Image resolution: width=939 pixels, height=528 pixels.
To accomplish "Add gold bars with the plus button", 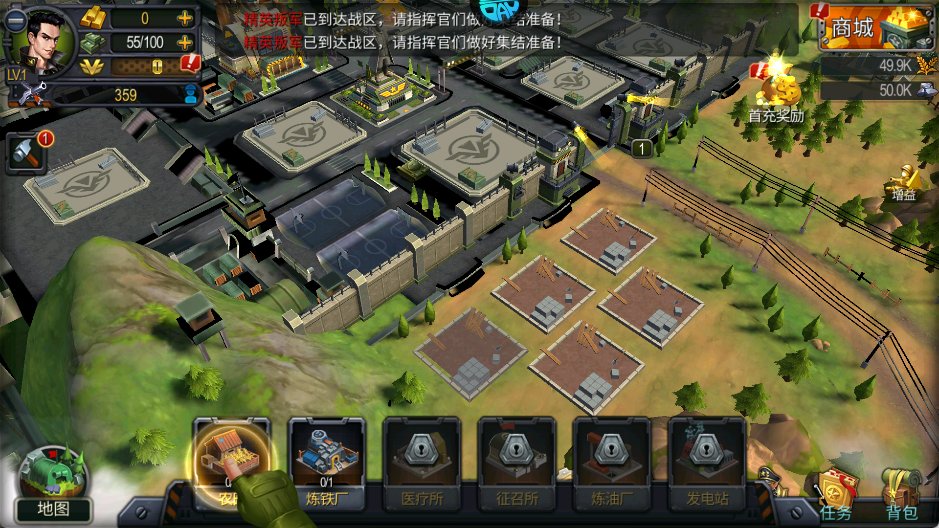I will tap(185, 18).
